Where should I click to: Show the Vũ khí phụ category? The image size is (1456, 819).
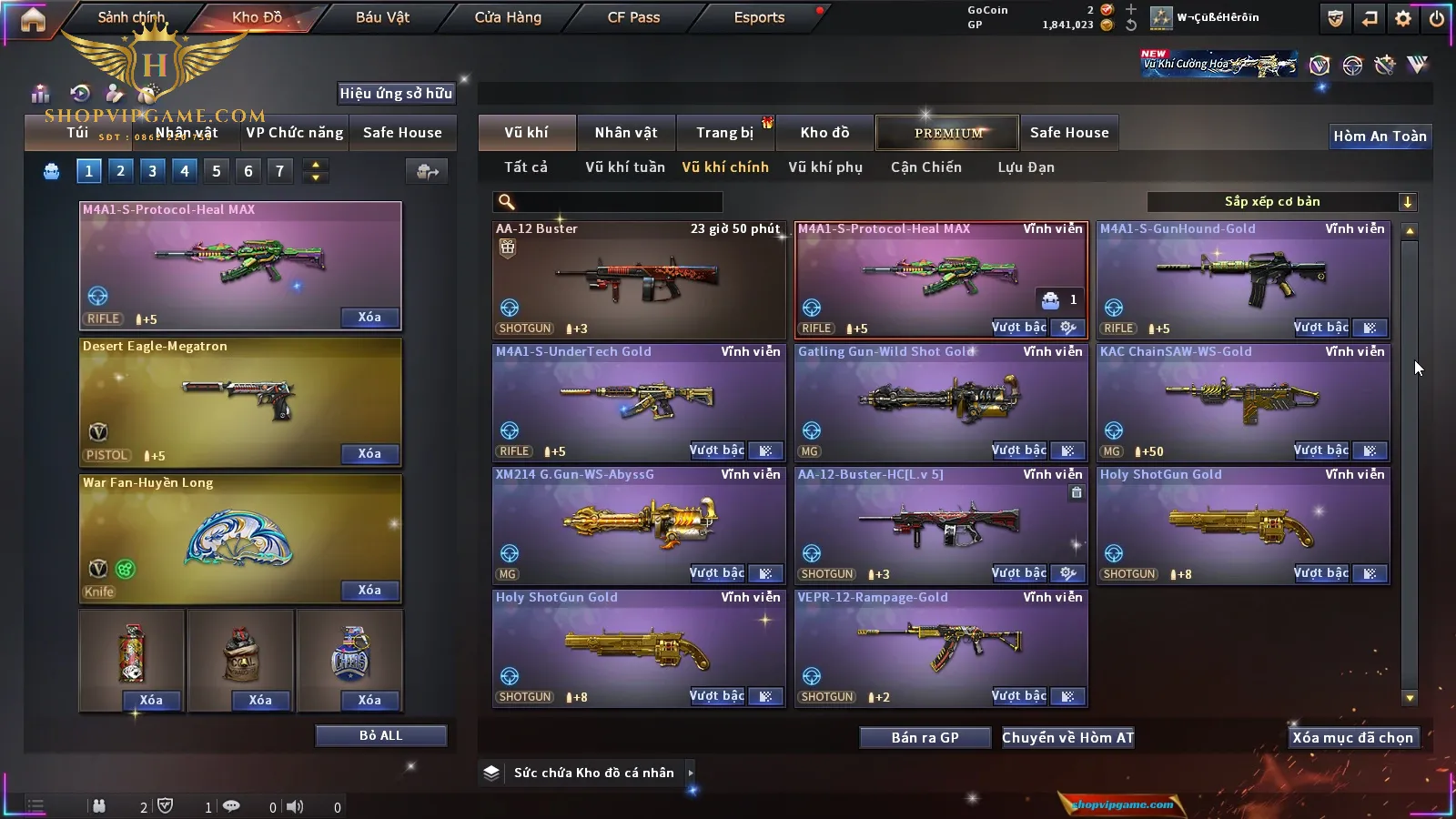tap(824, 167)
